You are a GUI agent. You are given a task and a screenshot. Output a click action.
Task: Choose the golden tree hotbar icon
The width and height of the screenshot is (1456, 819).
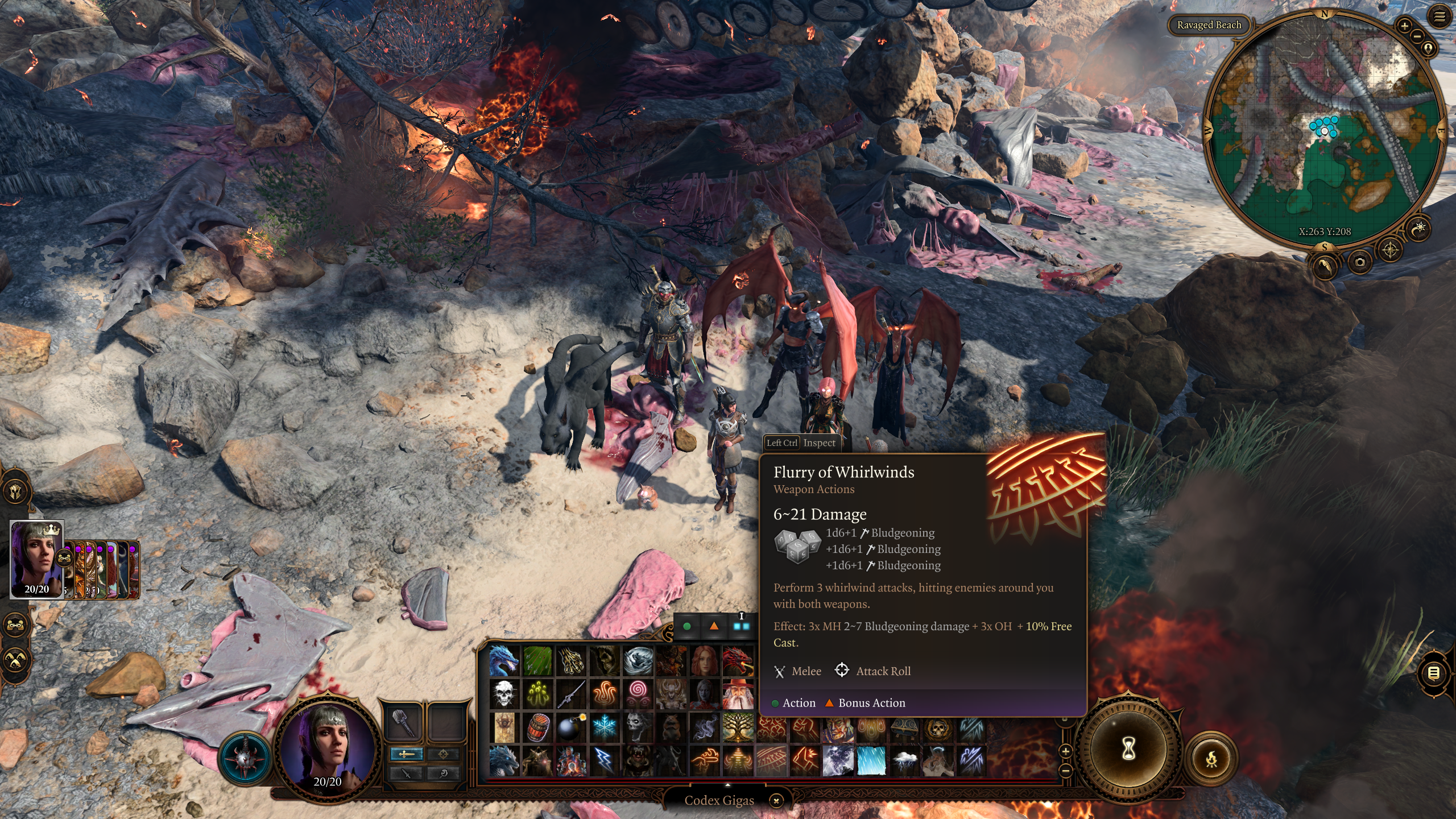tap(738, 727)
